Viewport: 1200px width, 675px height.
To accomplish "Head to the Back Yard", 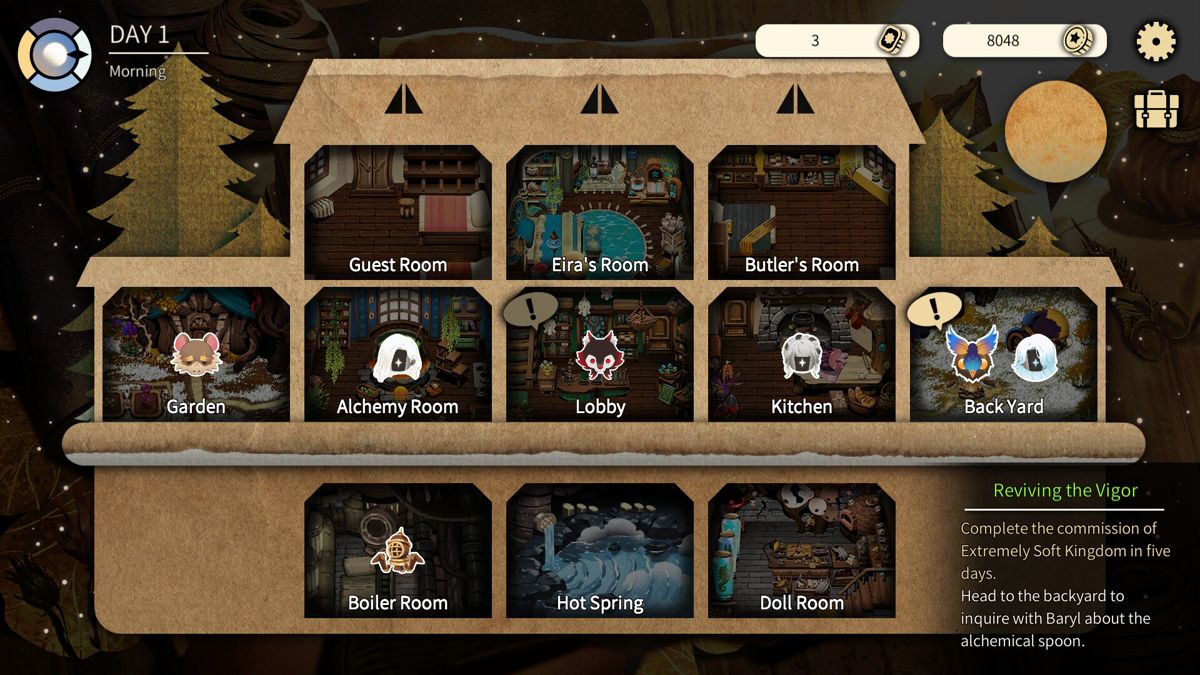I will click(x=1003, y=355).
